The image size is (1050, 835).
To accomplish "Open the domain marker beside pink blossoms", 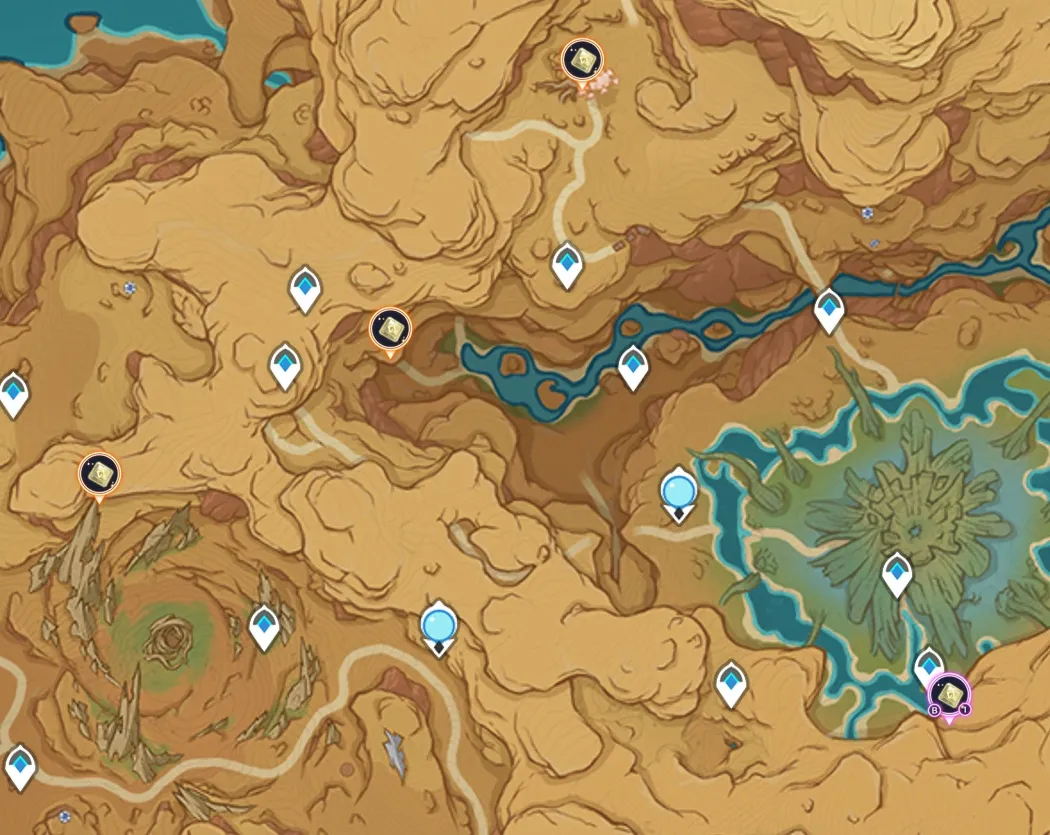I will click(x=581, y=62).
